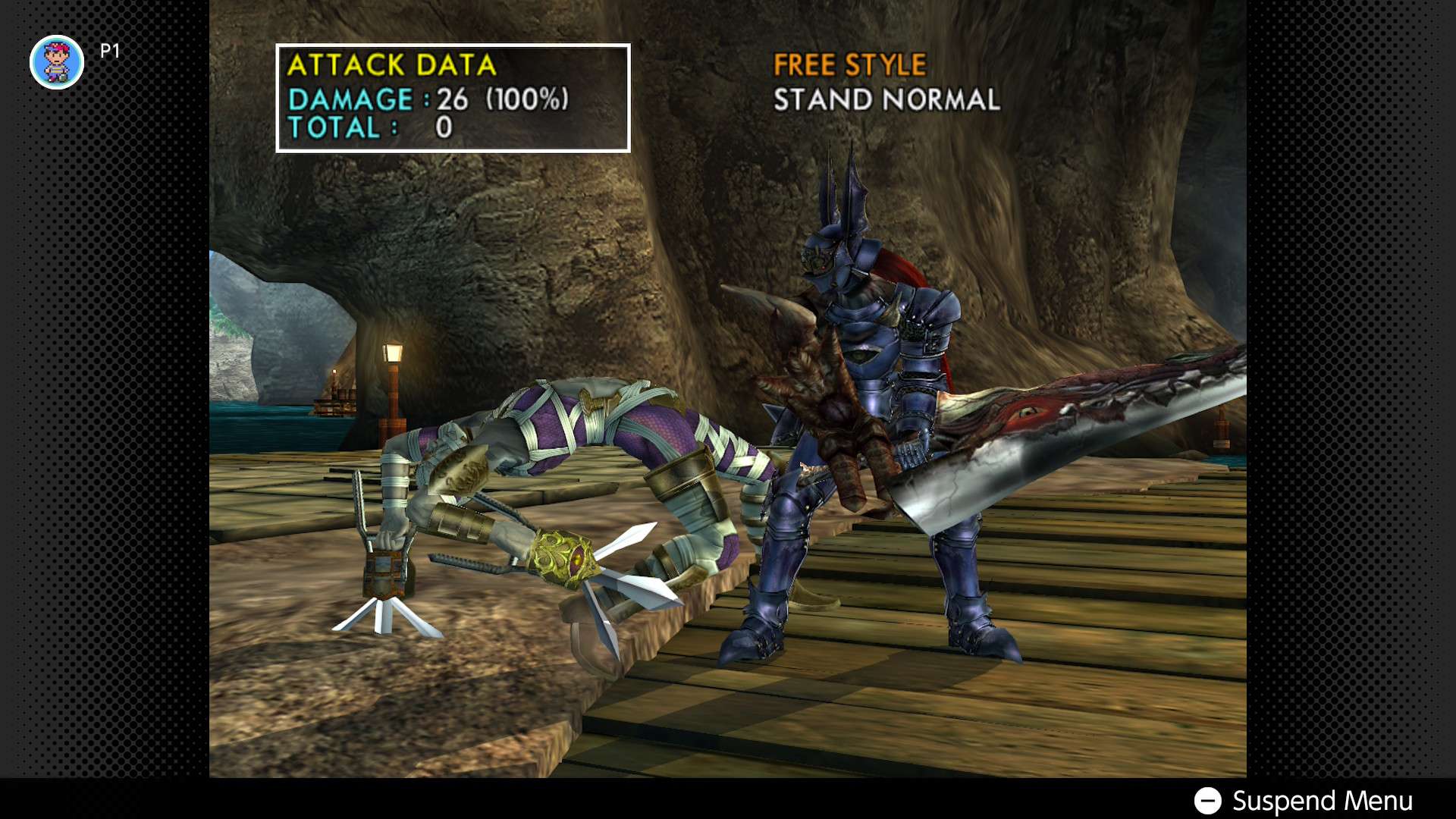
Task: Select the P1 player avatar icon
Action: coord(56,62)
